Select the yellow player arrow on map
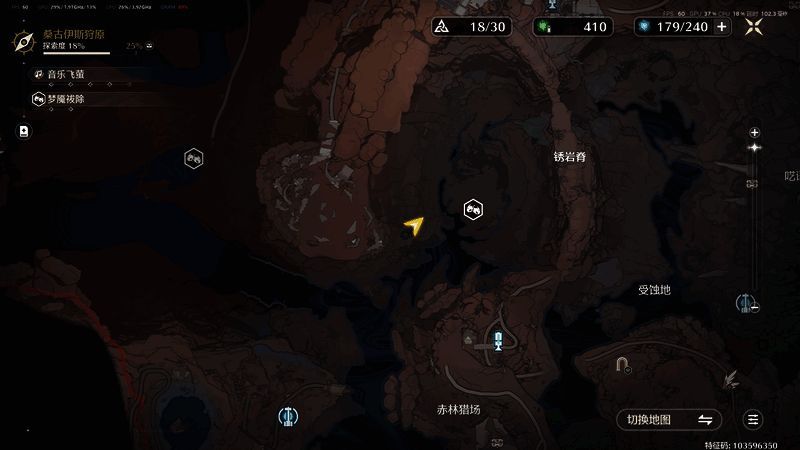The image size is (800, 450). [413, 227]
